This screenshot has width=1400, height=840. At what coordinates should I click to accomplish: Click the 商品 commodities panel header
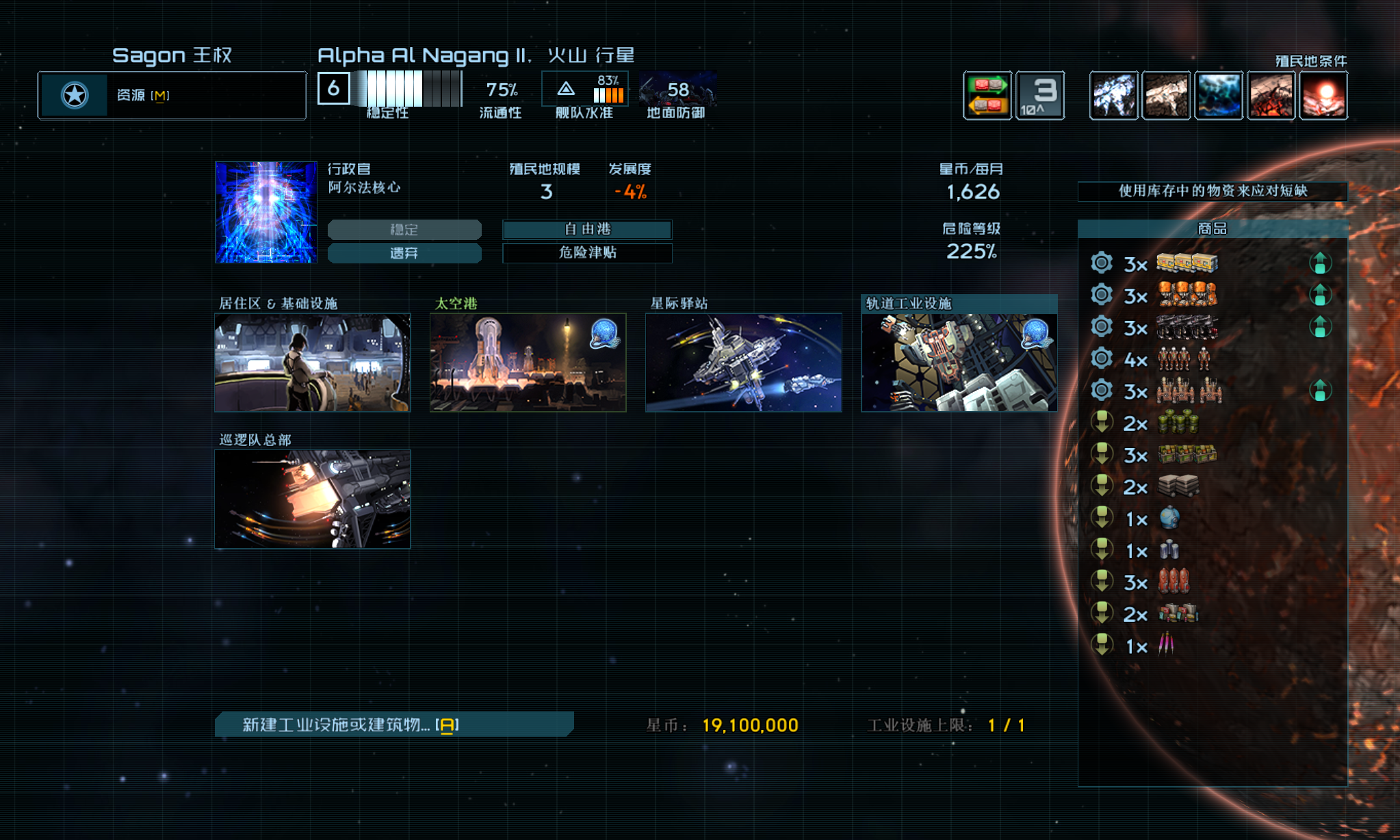(1212, 228)
